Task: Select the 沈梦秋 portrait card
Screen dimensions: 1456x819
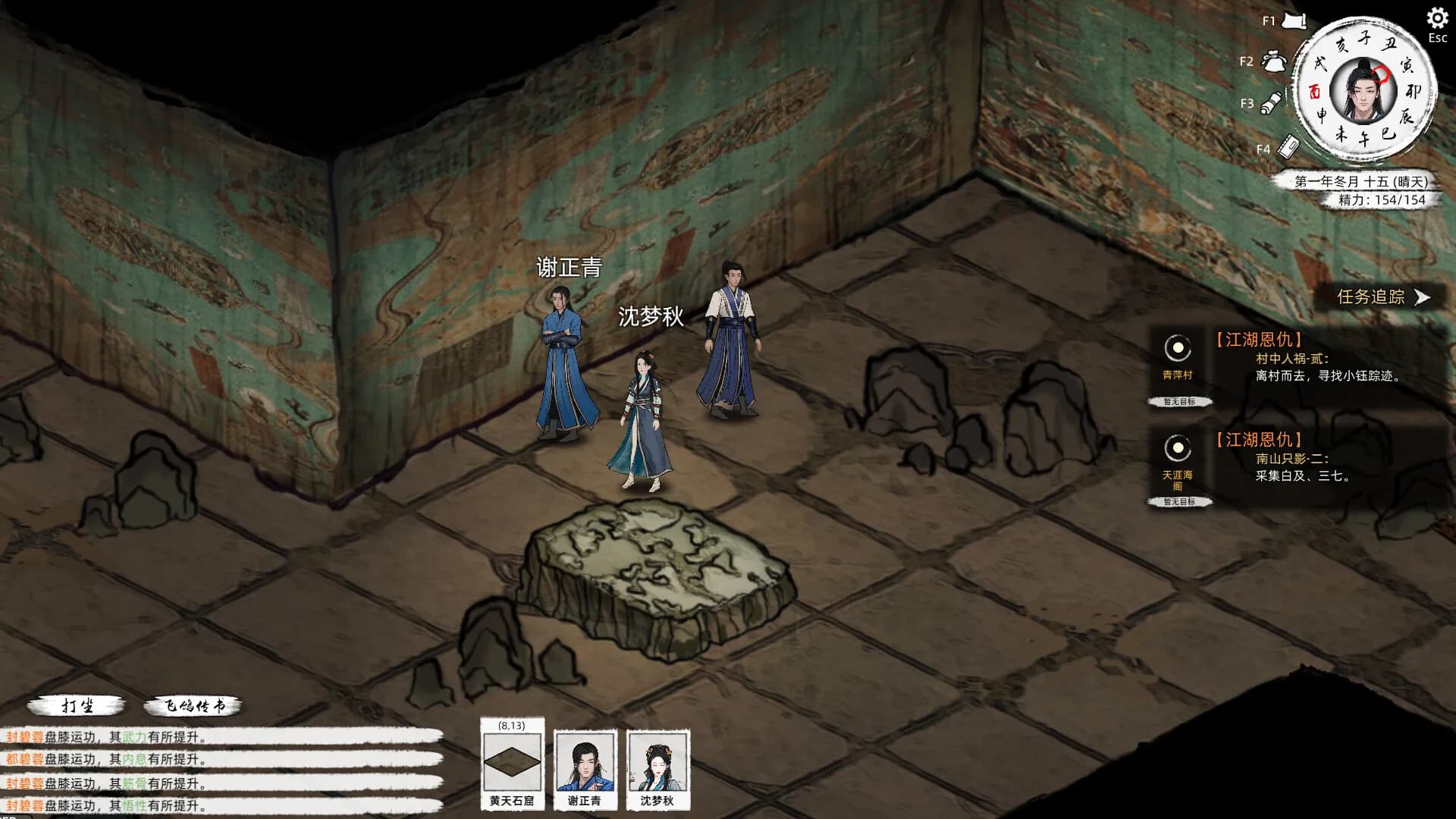Action: click(x=657, y=768)
